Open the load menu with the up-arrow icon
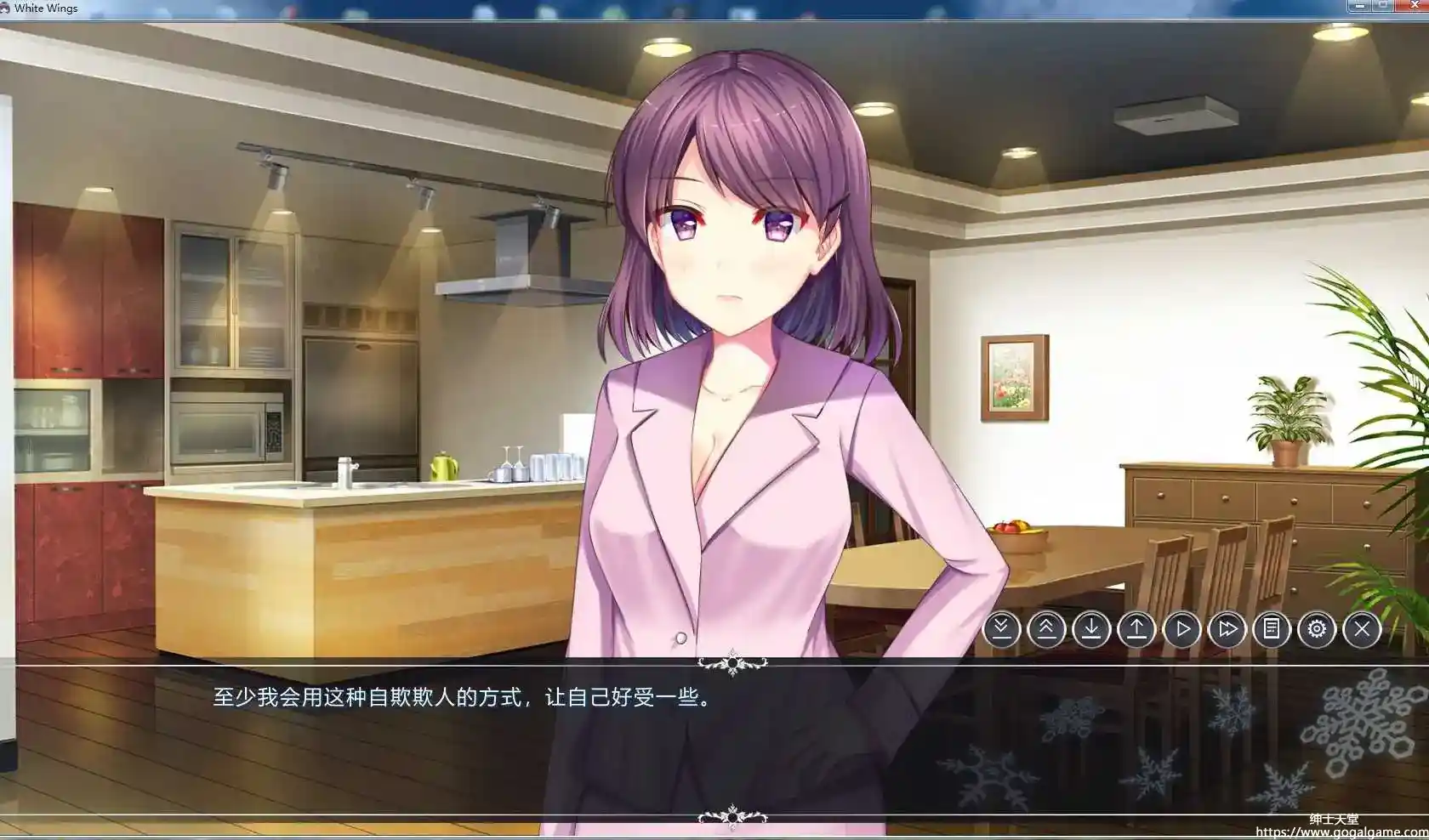The height and width of the screenshot is (840, 1429). click(1136, 629)
